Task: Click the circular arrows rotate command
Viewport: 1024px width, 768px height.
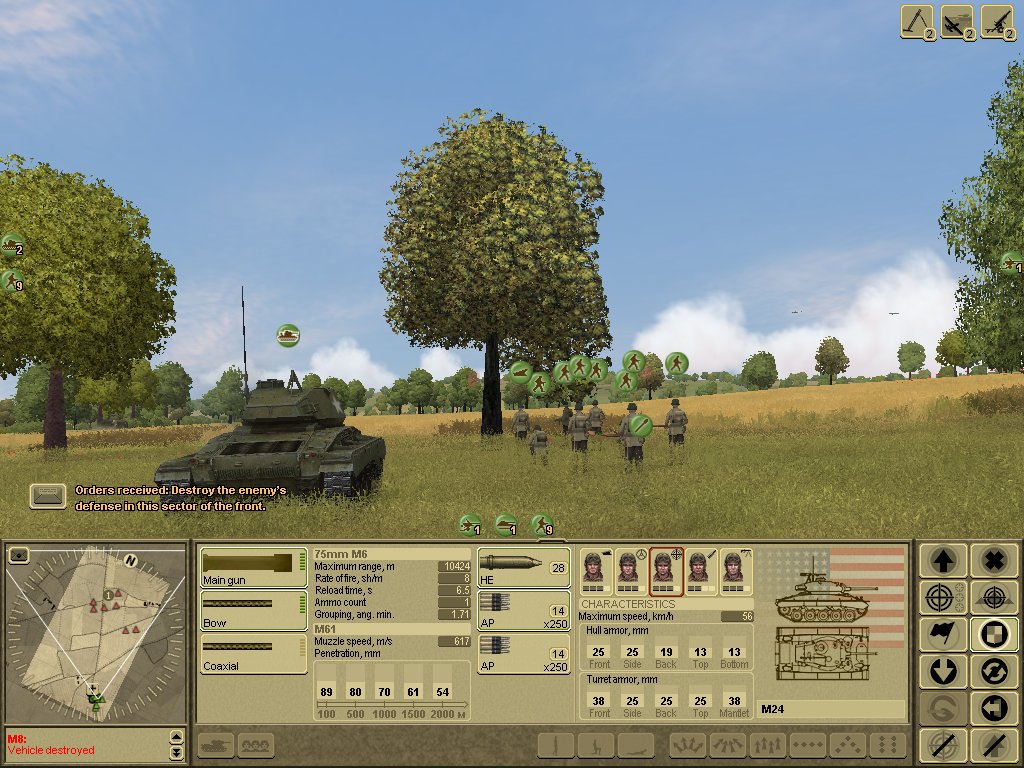Action: tap(993, 671)
